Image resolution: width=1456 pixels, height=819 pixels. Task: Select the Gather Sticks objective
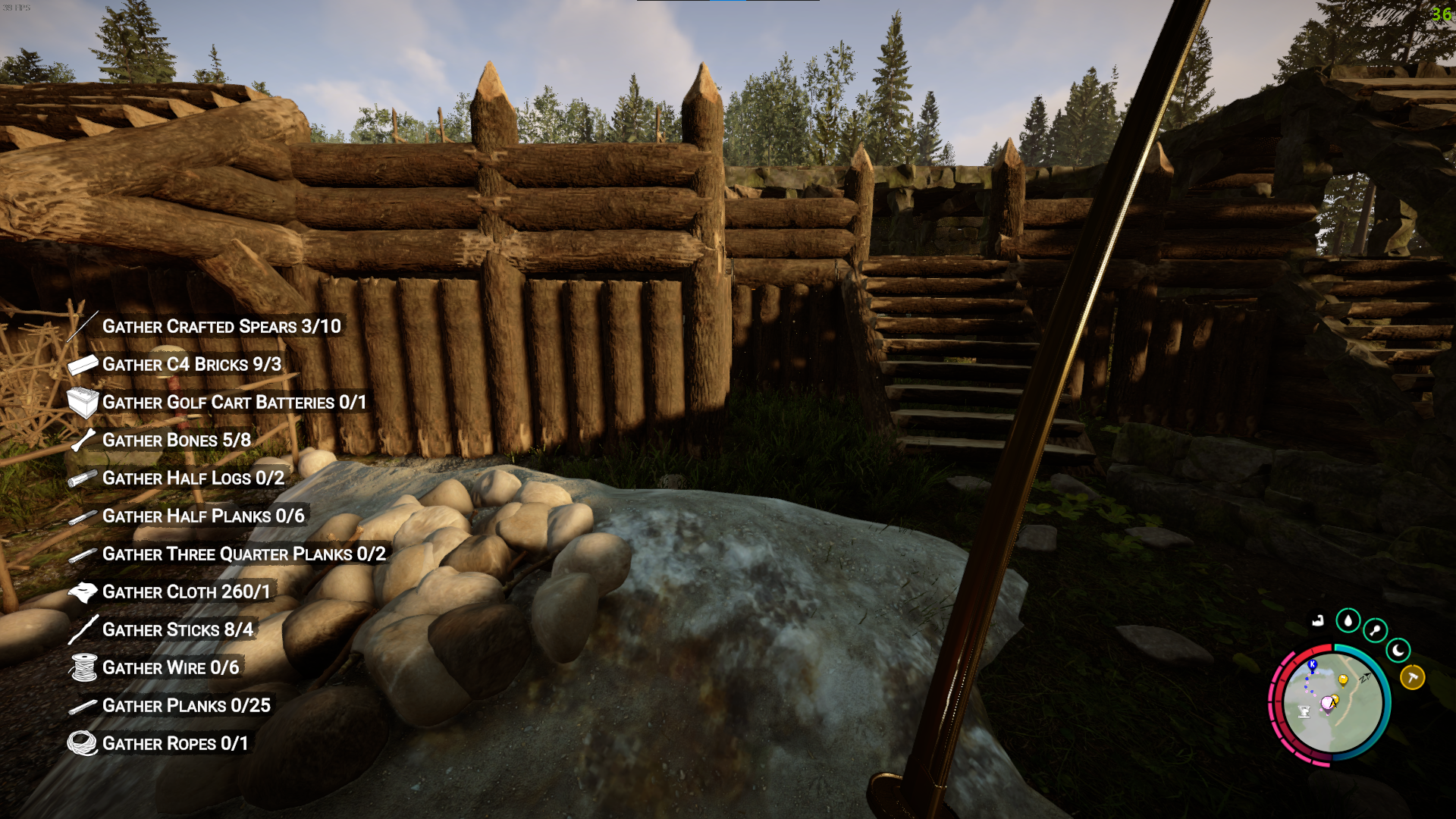(177, 630)
